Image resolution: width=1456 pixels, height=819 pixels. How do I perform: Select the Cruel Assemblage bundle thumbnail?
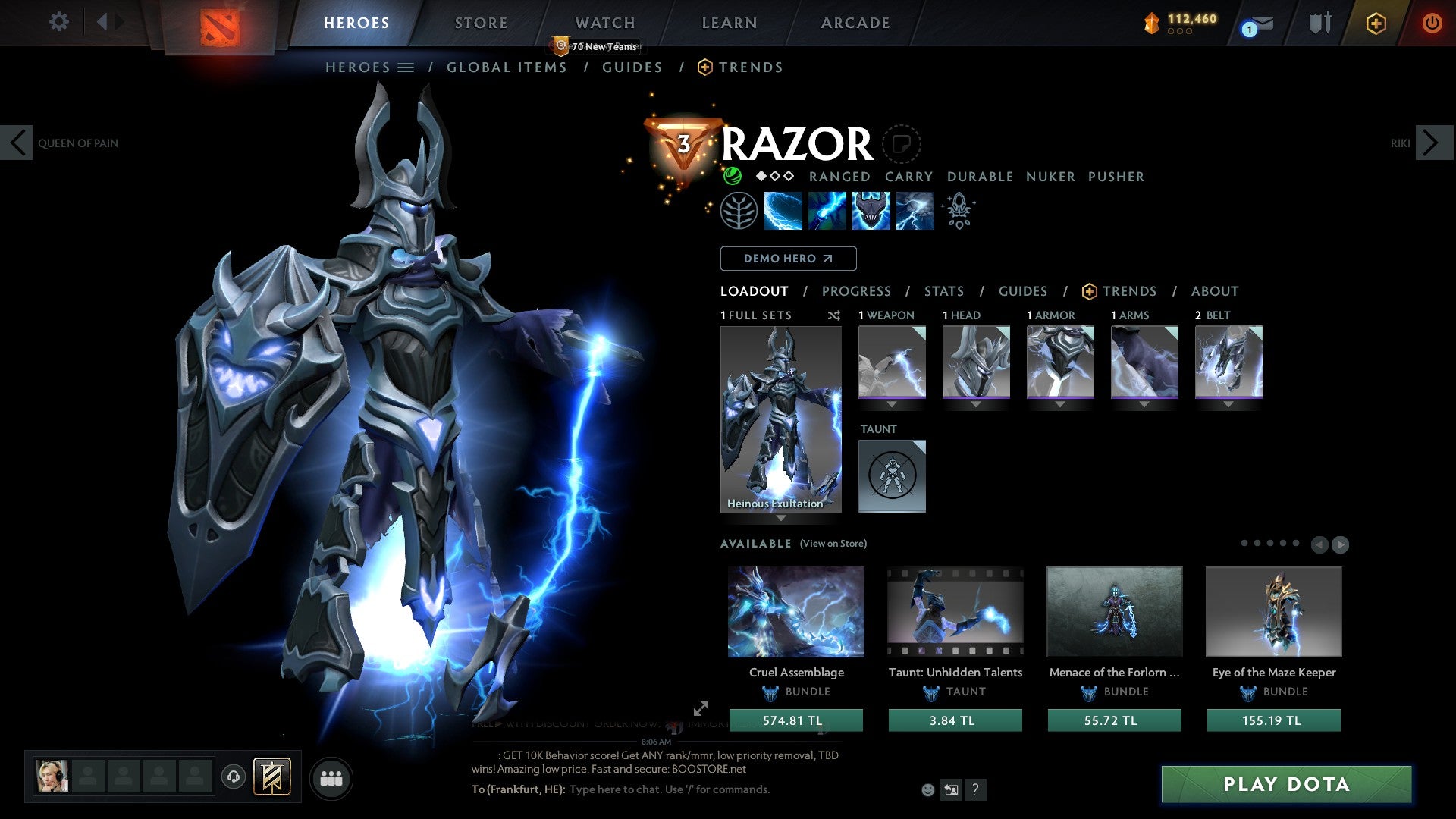click(795, 611)
